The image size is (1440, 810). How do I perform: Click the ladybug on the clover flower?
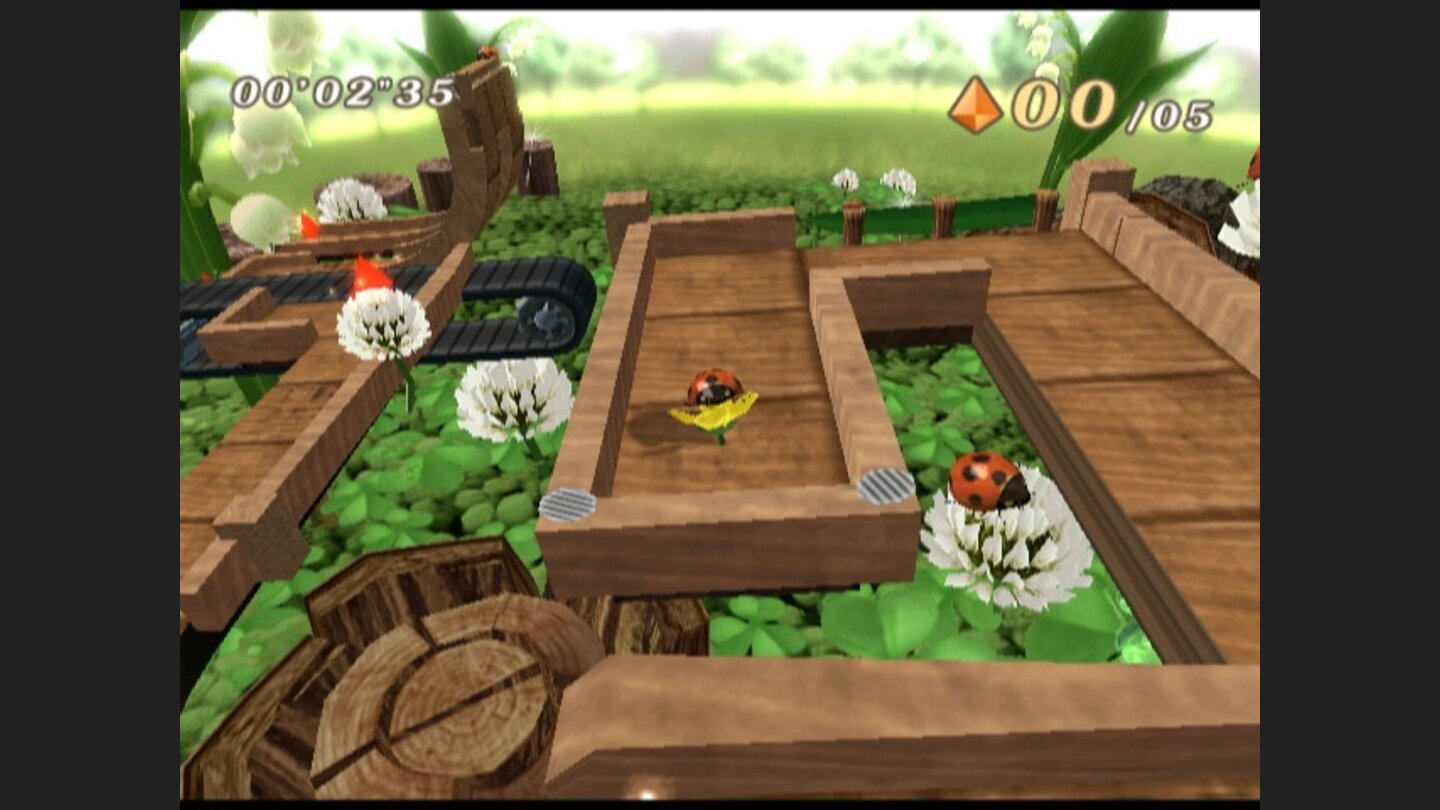coord(984,481)
